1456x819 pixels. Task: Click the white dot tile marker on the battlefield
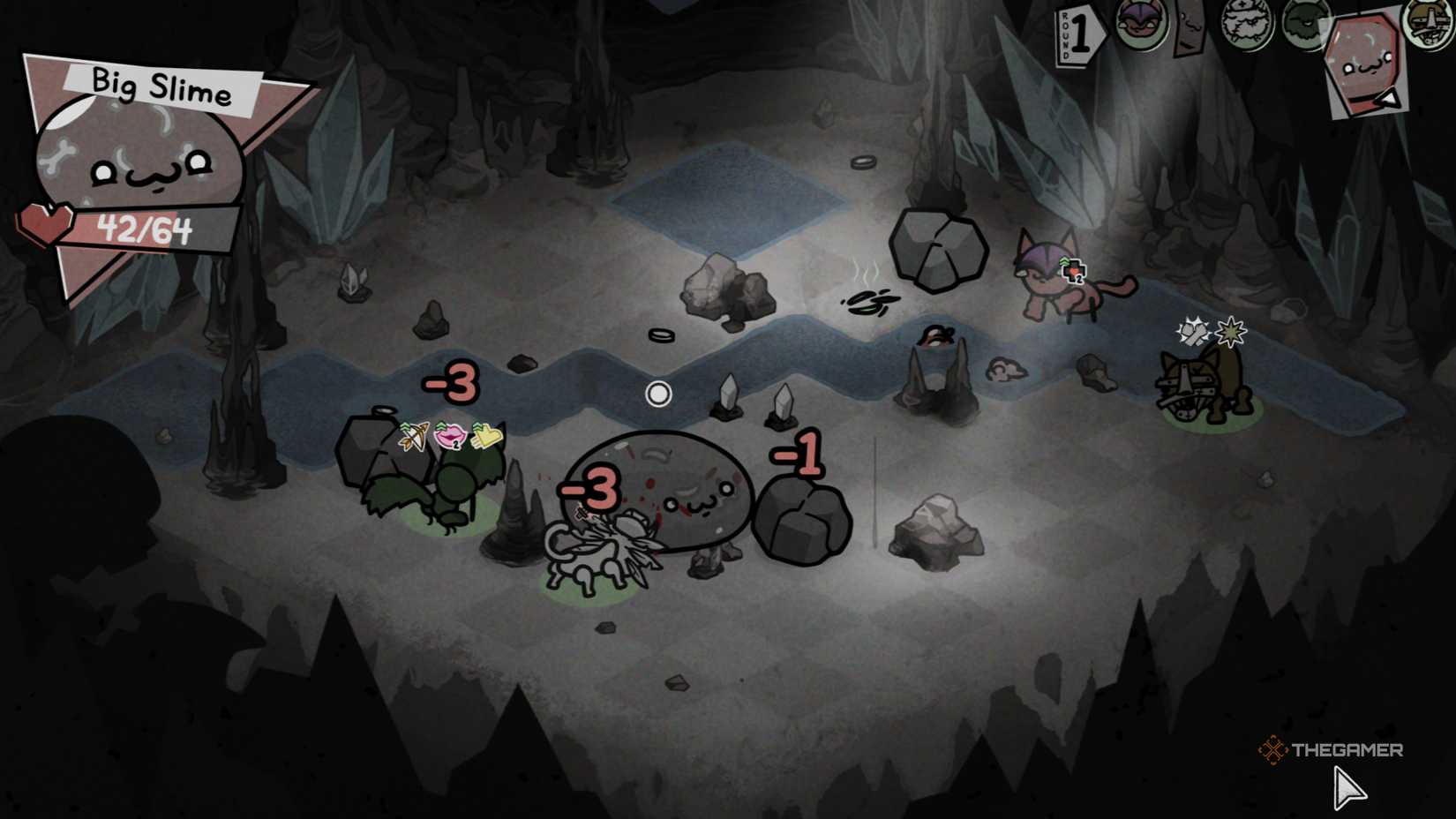click(659, 394)
